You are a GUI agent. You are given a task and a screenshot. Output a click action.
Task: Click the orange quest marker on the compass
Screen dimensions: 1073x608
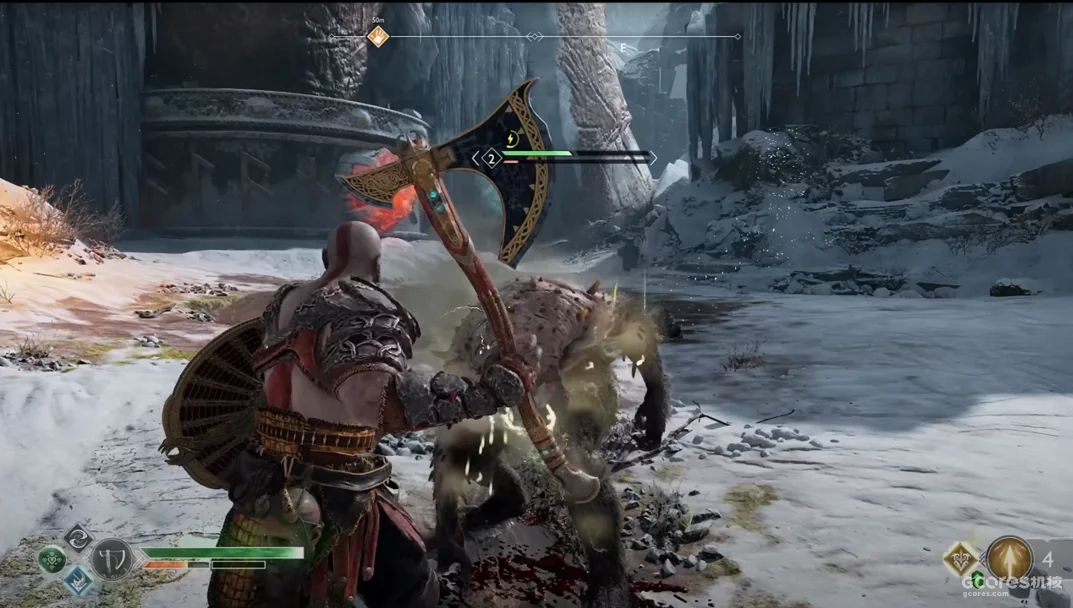[378, 37]
